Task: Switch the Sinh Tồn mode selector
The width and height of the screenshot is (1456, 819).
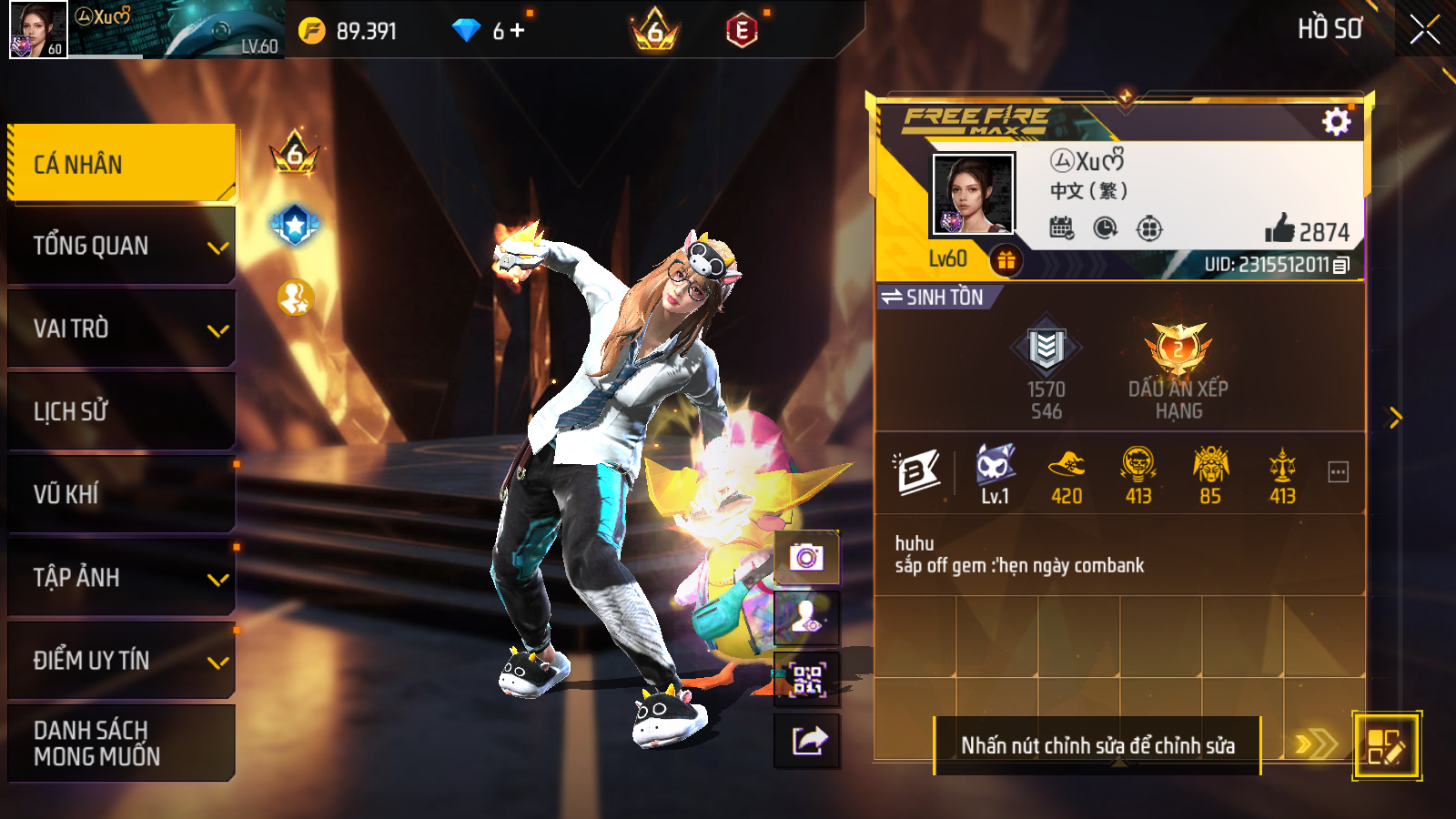Action: (934, 298)
